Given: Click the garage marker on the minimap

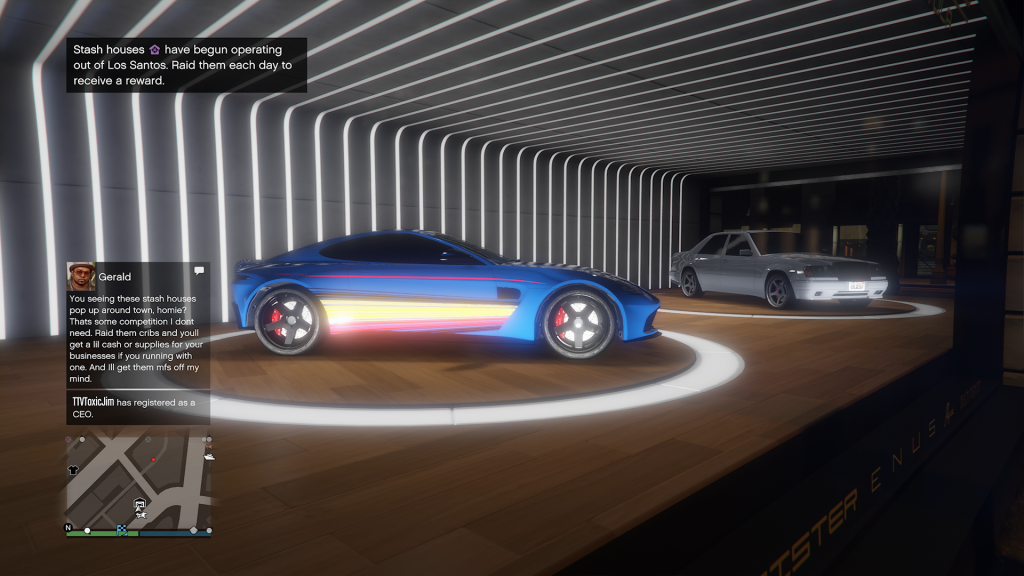Looking at the screenshot, I should pyautogui.click(x=141, y=505).
